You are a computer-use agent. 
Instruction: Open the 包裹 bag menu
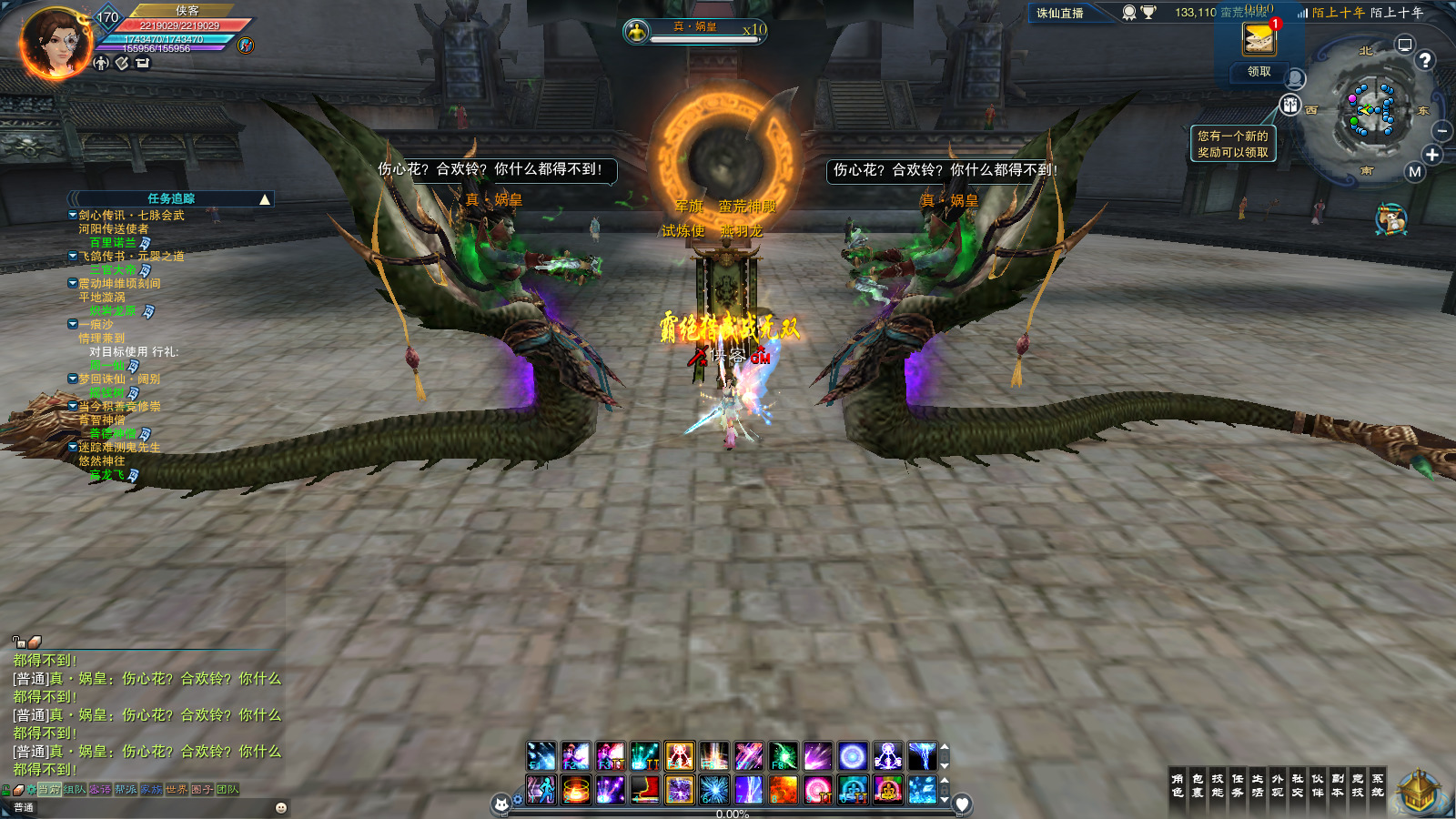pyautogui.click(x=1198, y=785)
